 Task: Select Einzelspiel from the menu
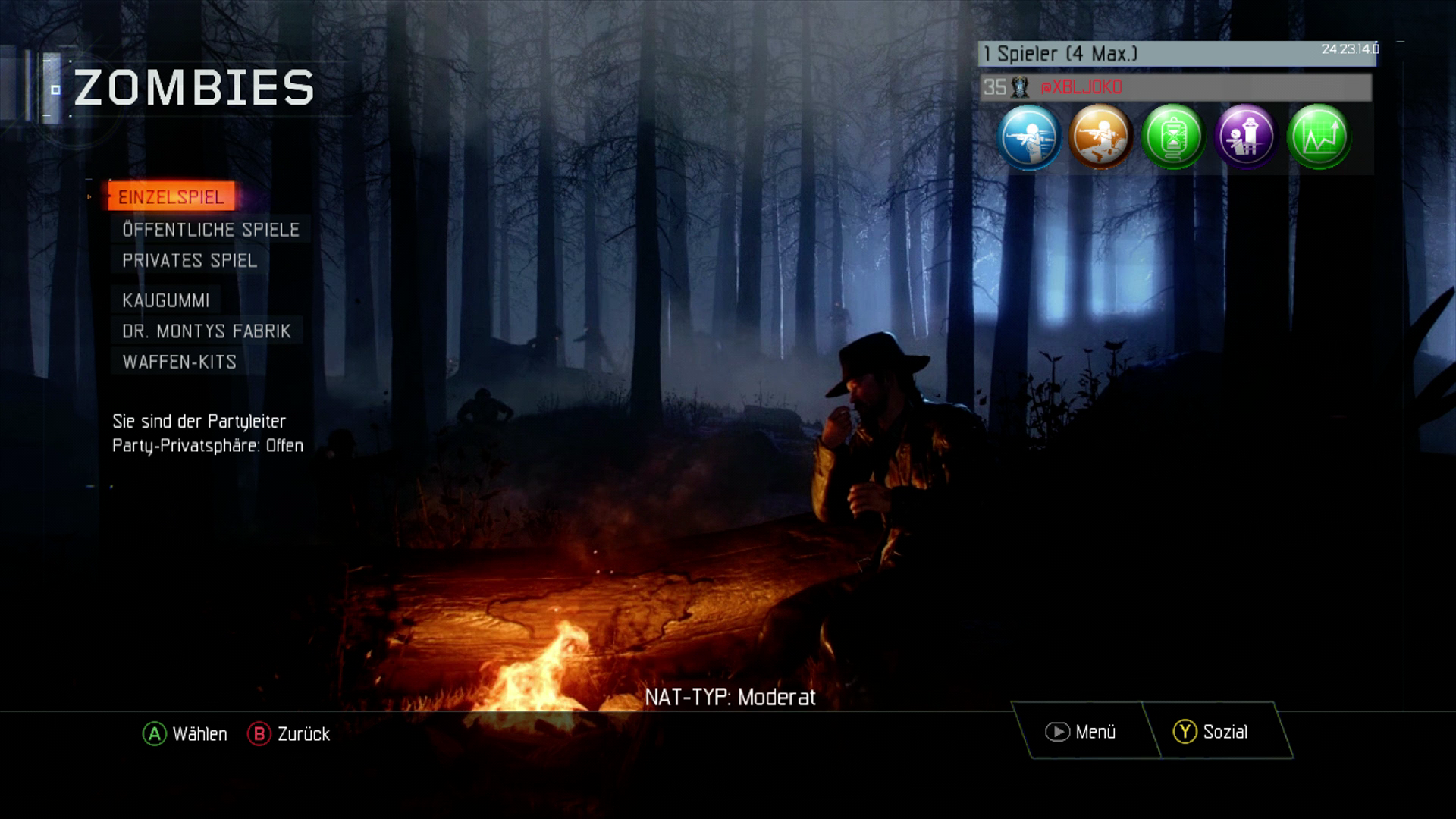(171, 197)
